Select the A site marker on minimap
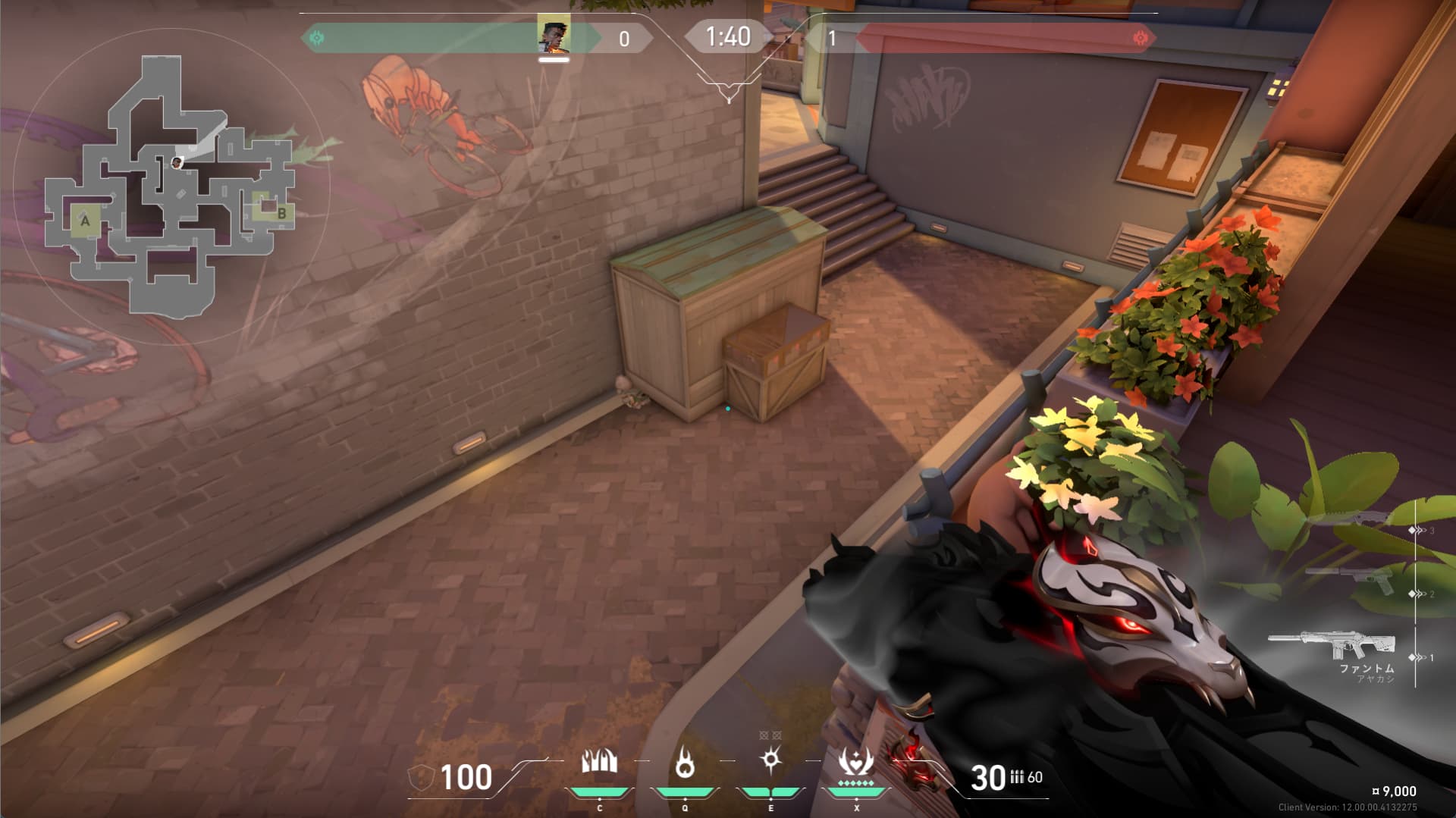The width and height of the screenshot is (1456, 818). click(85, 221)
